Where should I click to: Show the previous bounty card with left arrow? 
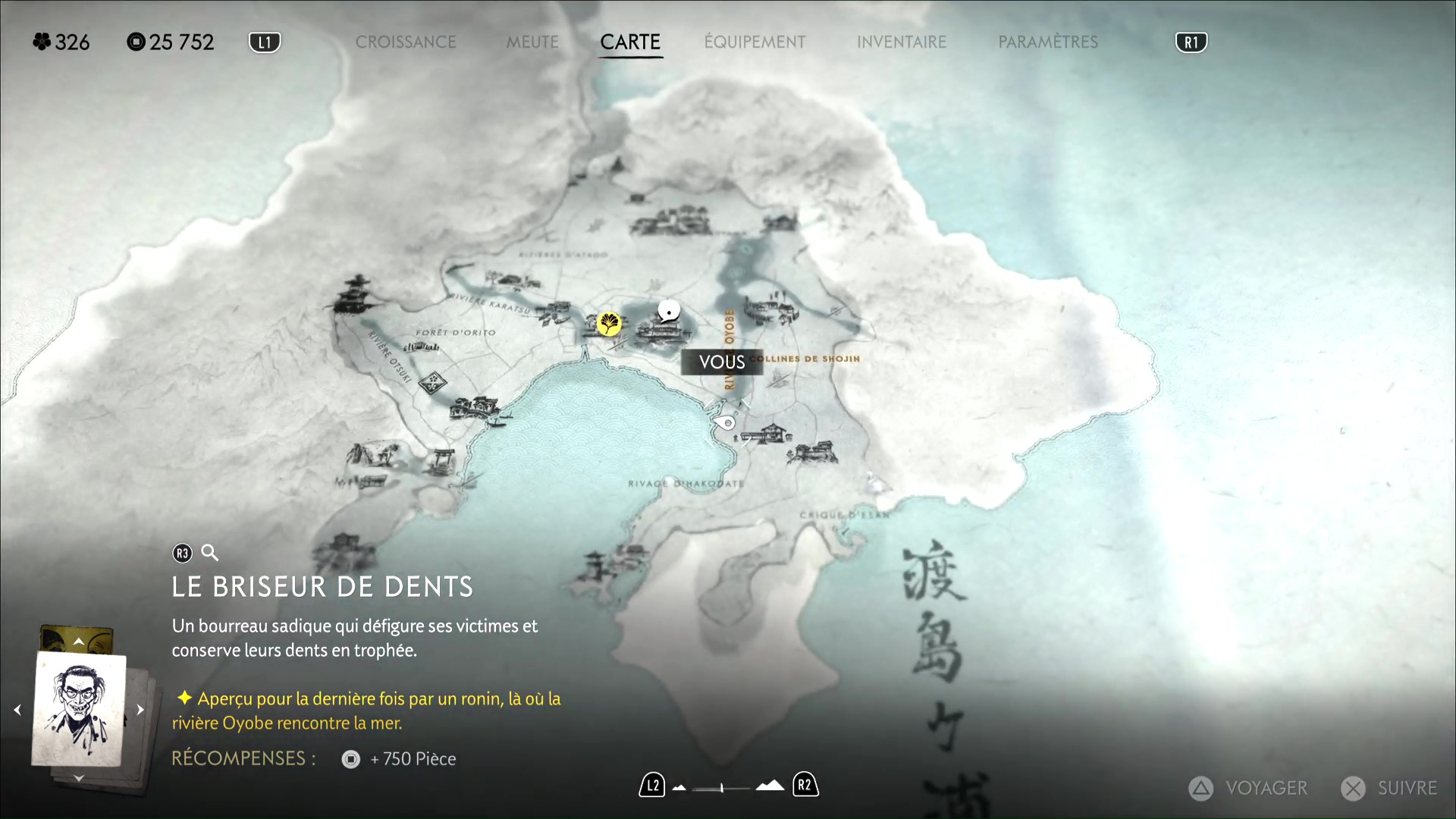[x=17, y=710]
